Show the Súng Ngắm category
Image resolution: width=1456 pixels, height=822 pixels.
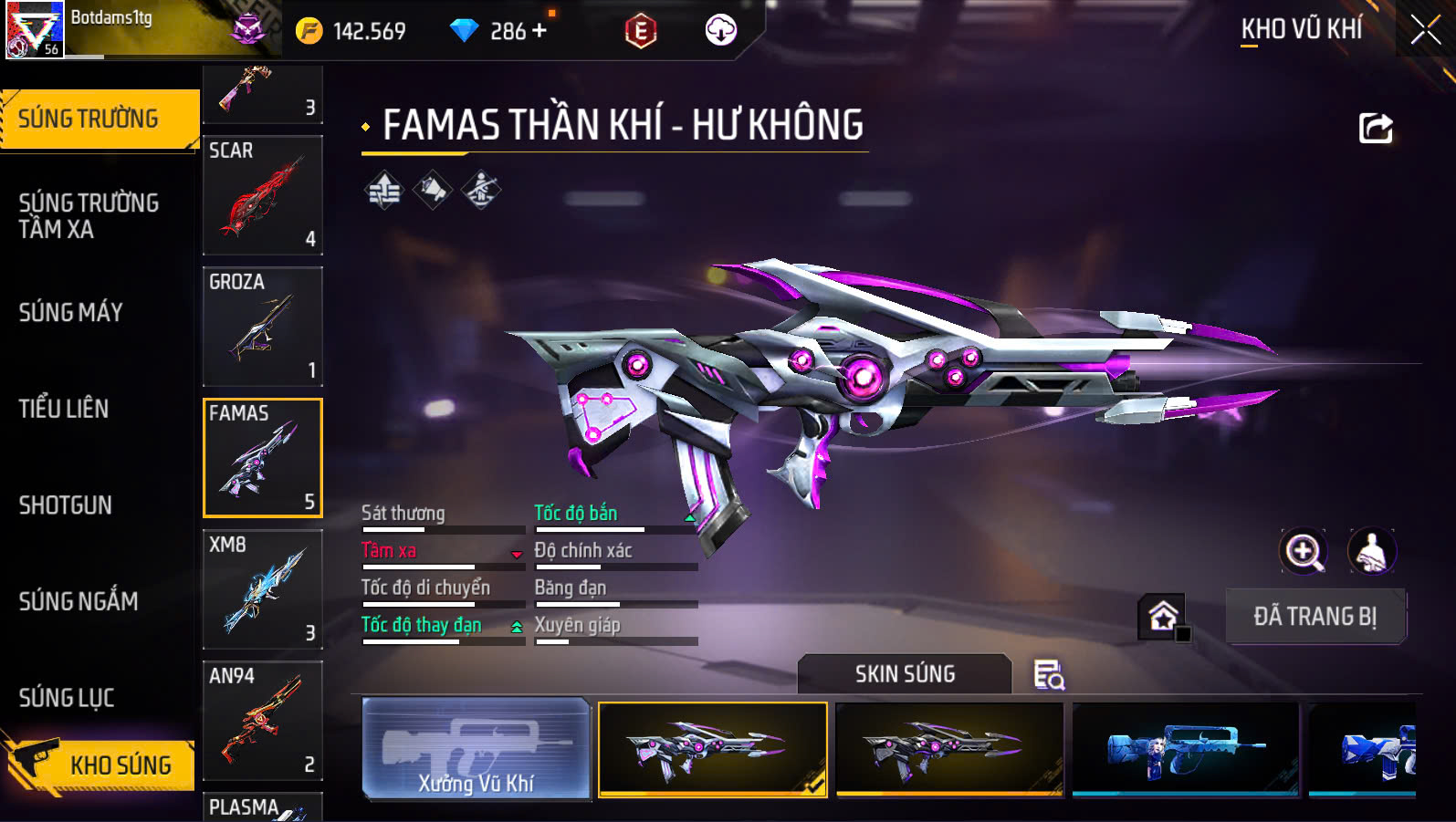pos(79,601)
